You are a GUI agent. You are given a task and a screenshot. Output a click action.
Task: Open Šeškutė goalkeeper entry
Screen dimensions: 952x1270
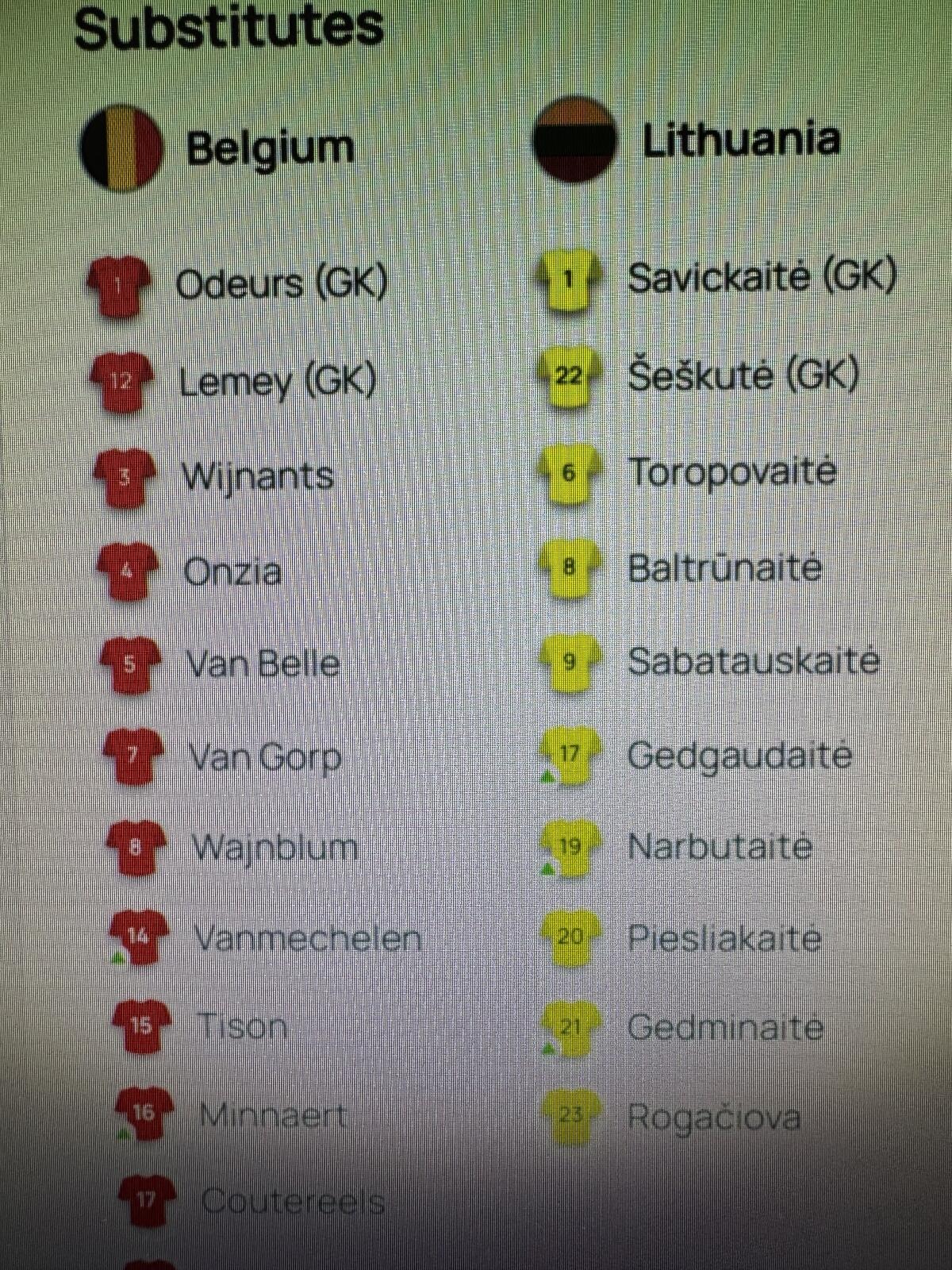[743, 375]
